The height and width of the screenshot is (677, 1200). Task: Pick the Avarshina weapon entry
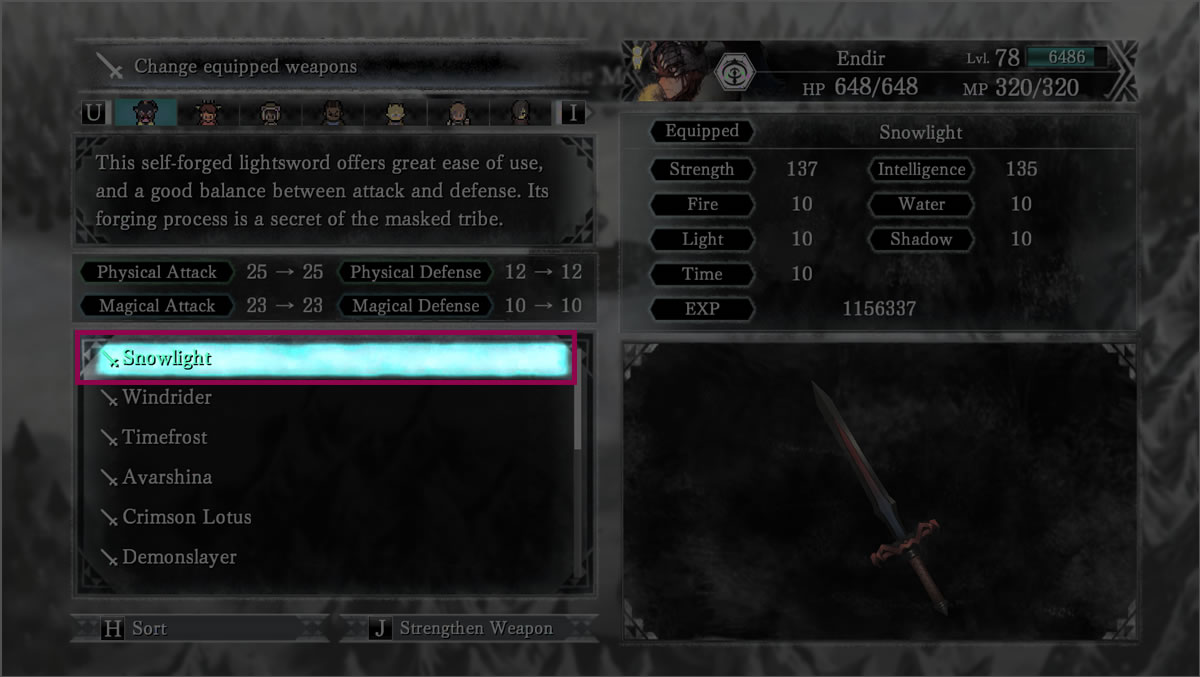166,477
